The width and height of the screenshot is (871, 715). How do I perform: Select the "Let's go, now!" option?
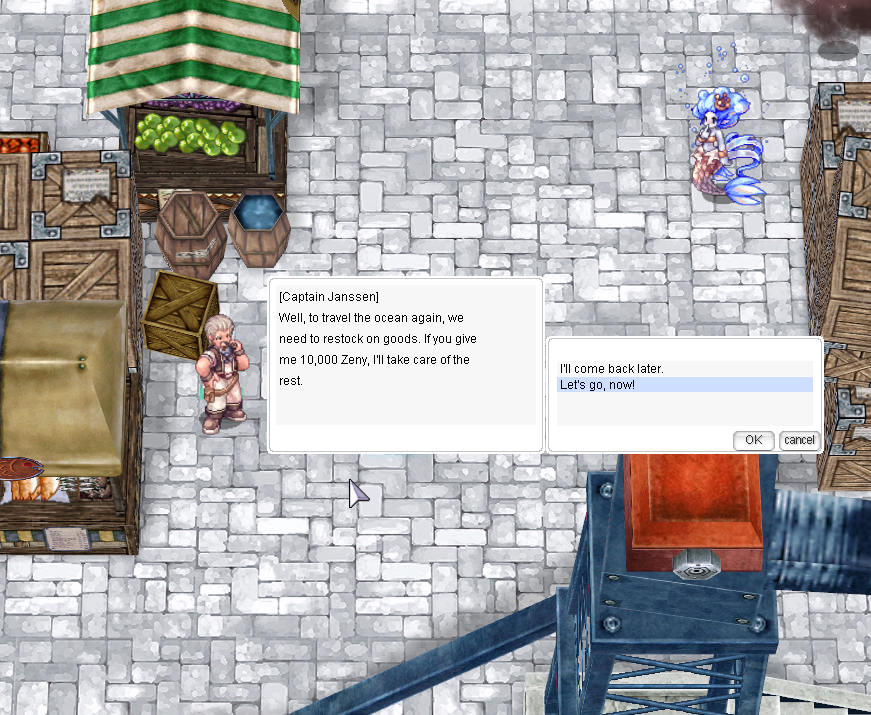point(597,385)
